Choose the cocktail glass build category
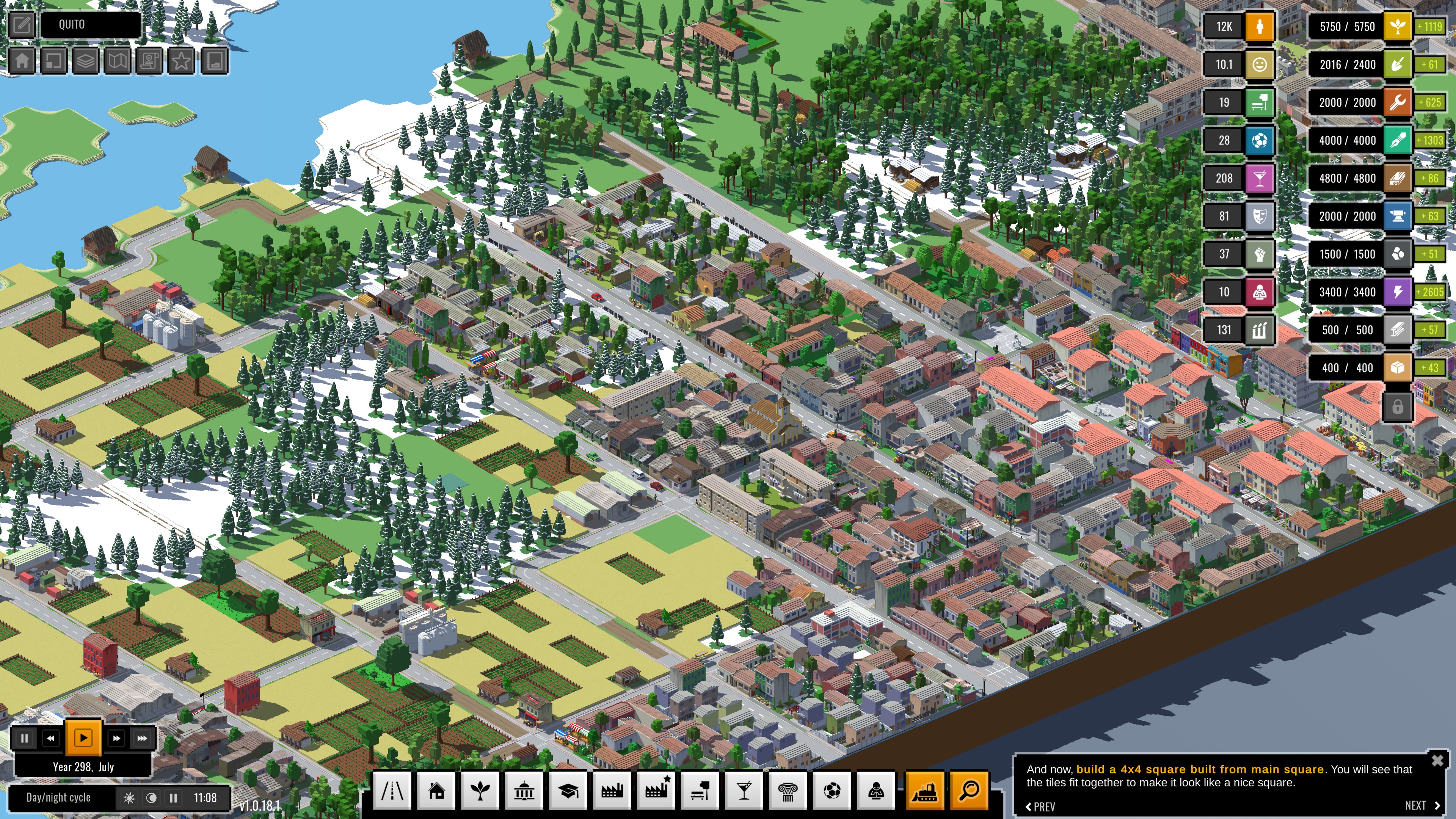1456x819 pixels. pos(744,791)
